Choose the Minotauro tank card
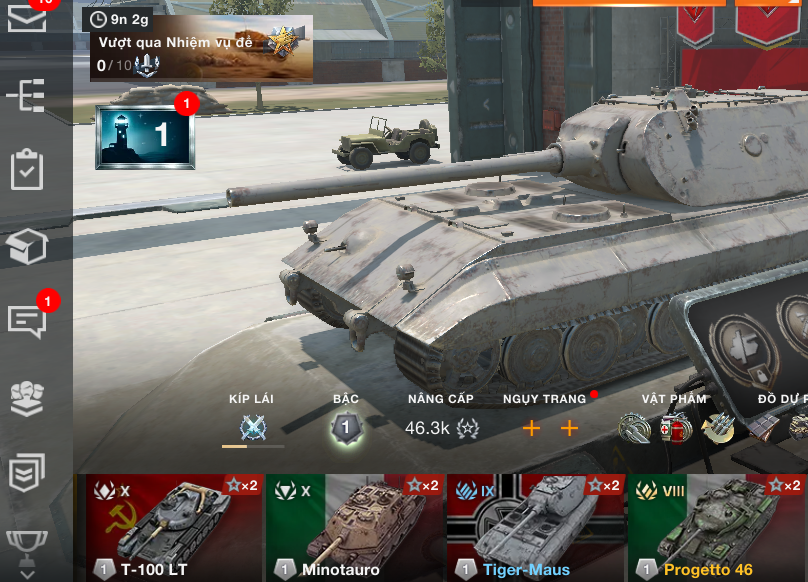 pos(354,527)
